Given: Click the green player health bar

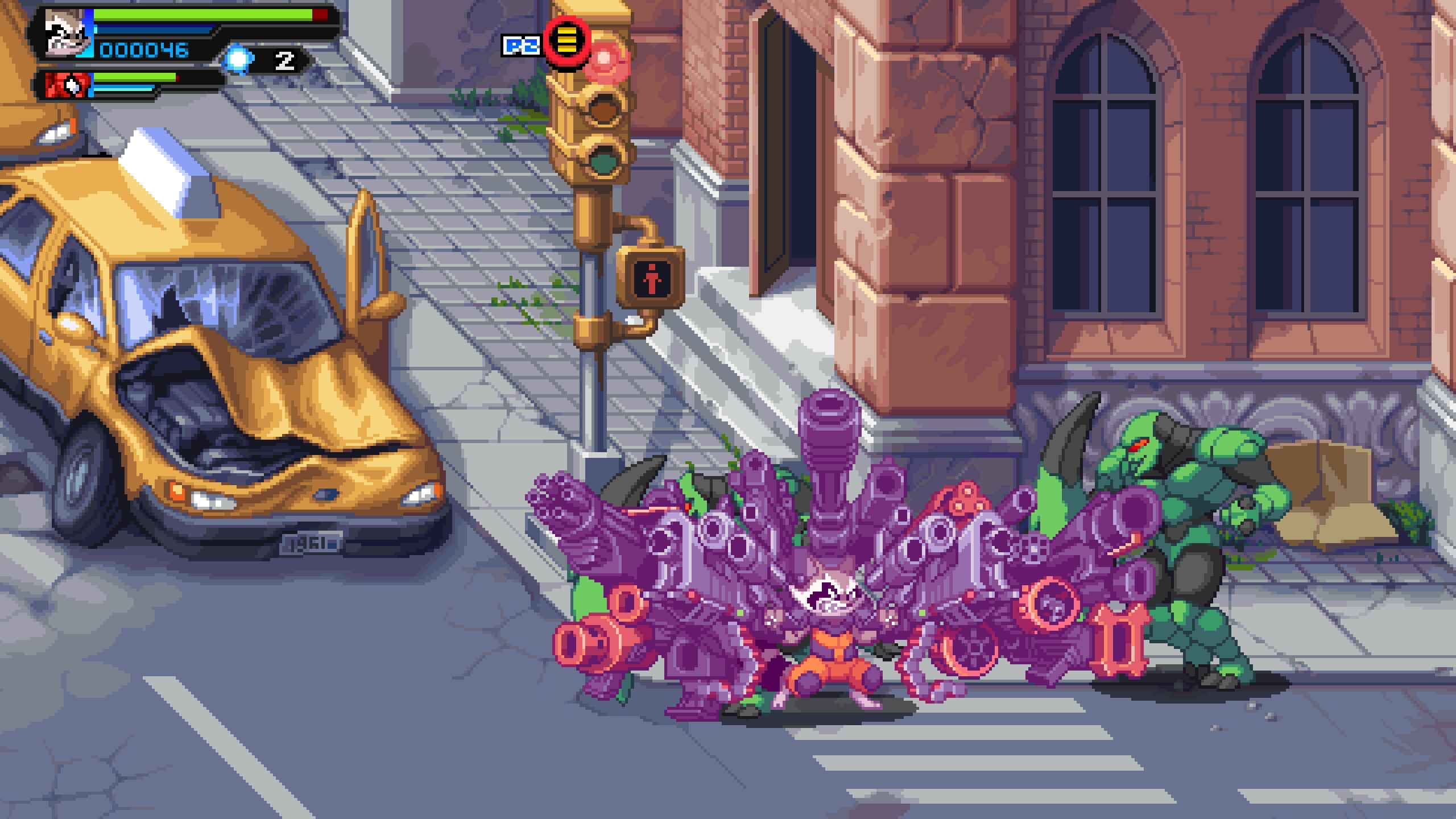Looking at the screenshot, I should point(199,16).
